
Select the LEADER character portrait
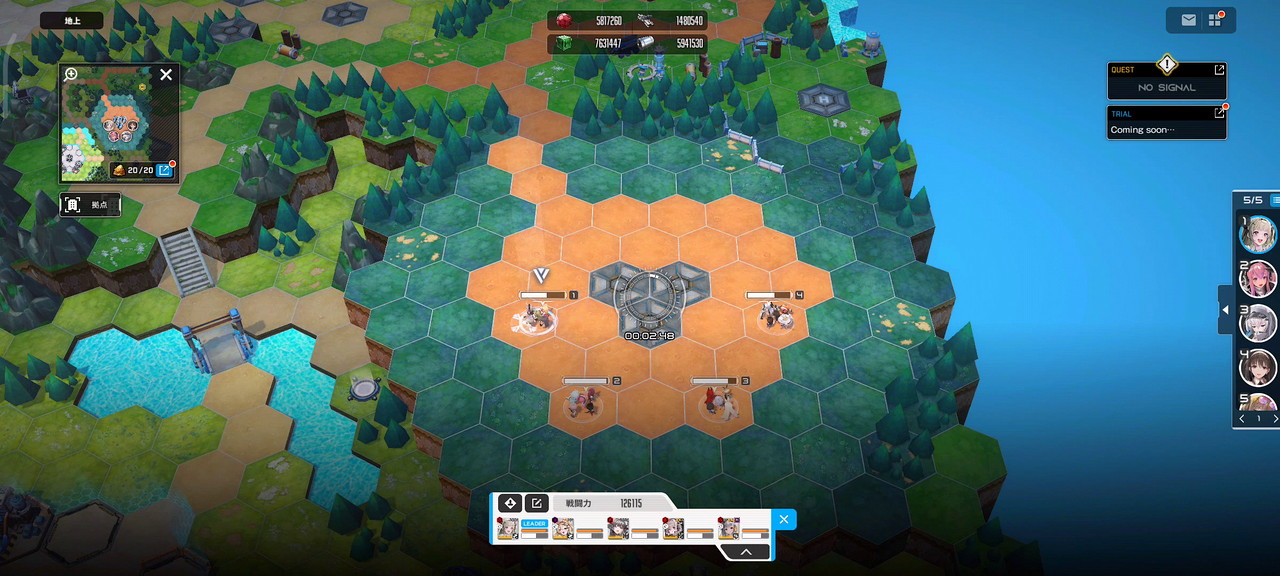pos(509,528)
